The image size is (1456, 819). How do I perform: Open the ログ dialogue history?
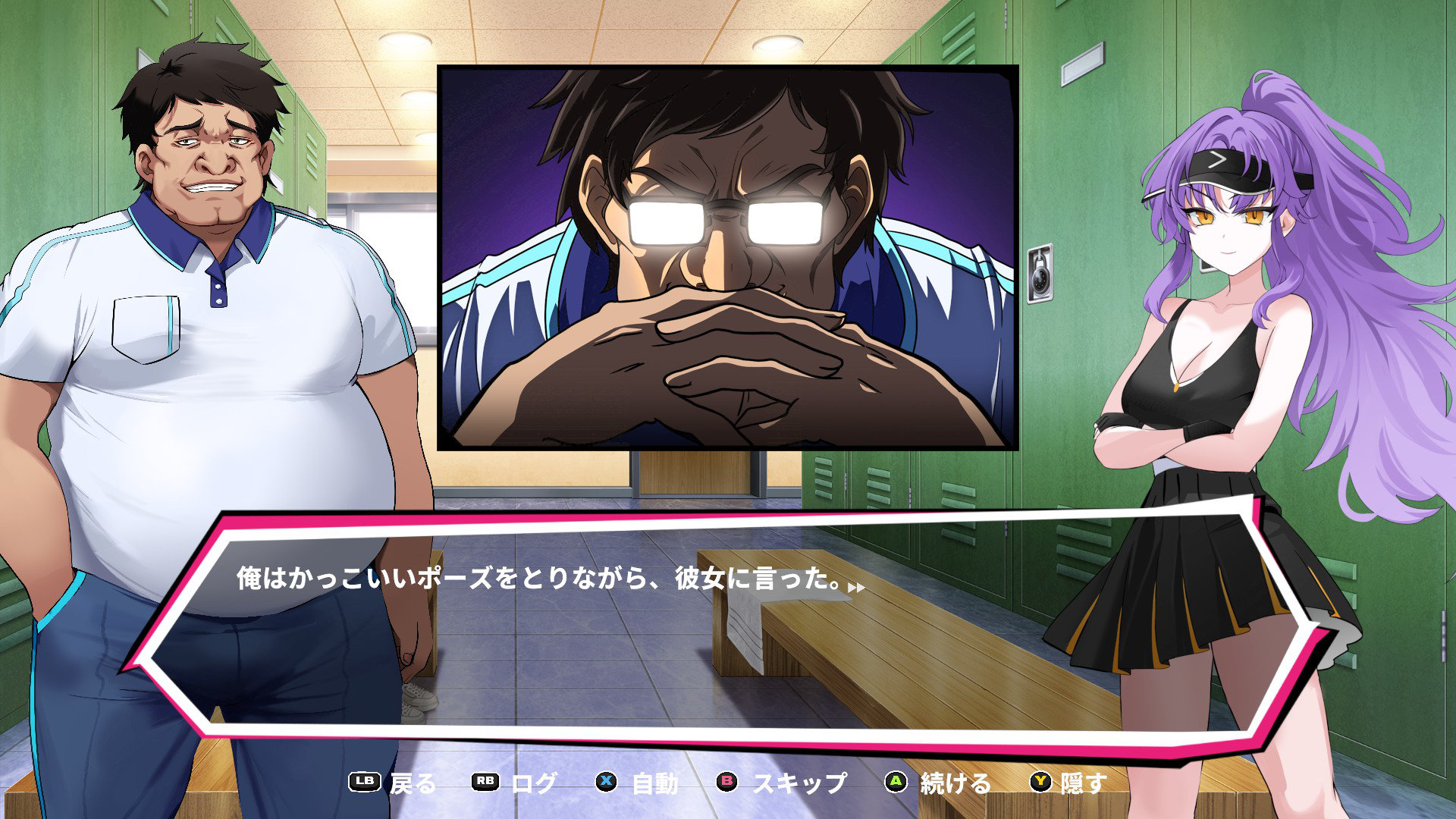tap(515, 783)
